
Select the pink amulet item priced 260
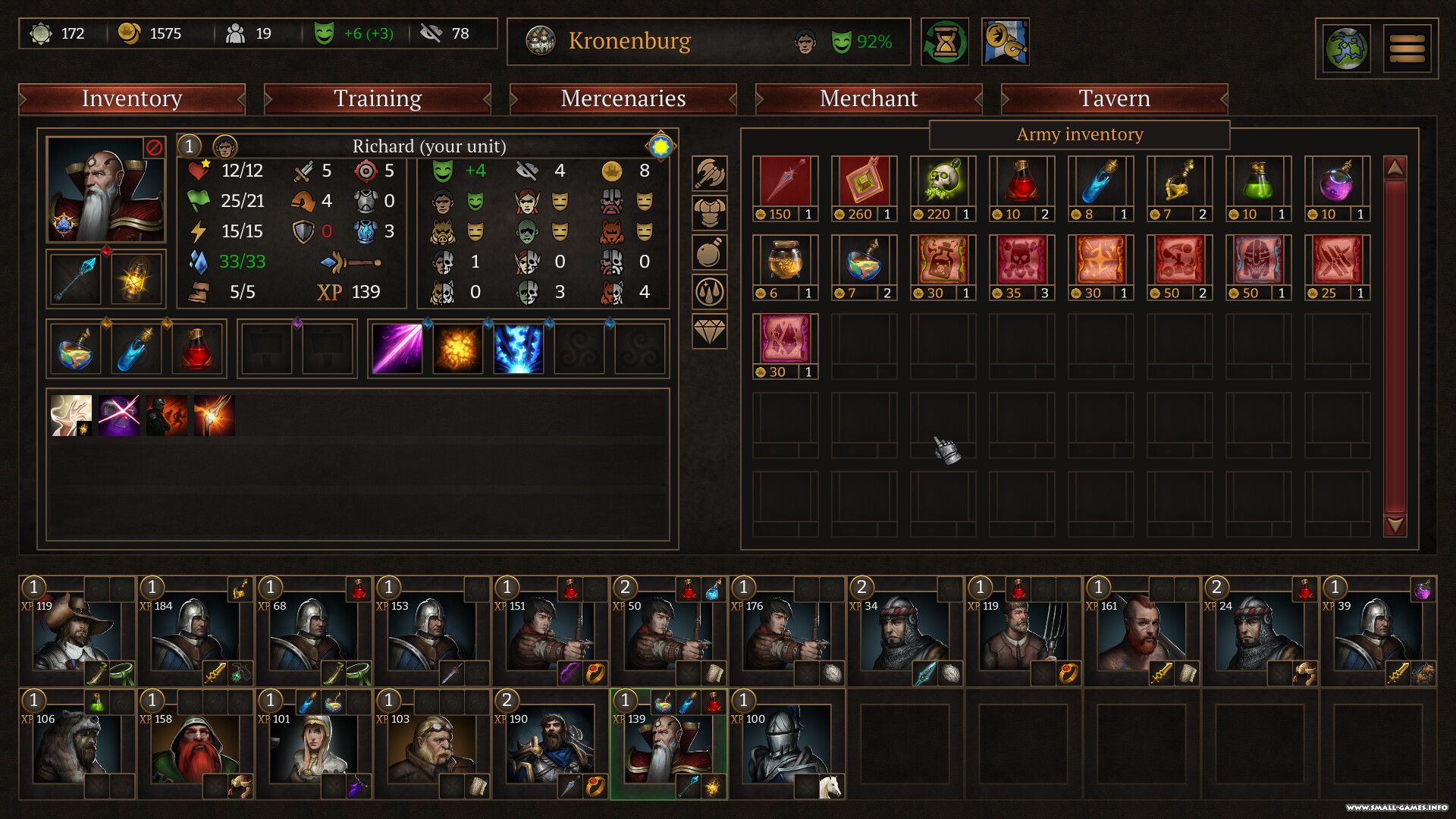point(864,182)
